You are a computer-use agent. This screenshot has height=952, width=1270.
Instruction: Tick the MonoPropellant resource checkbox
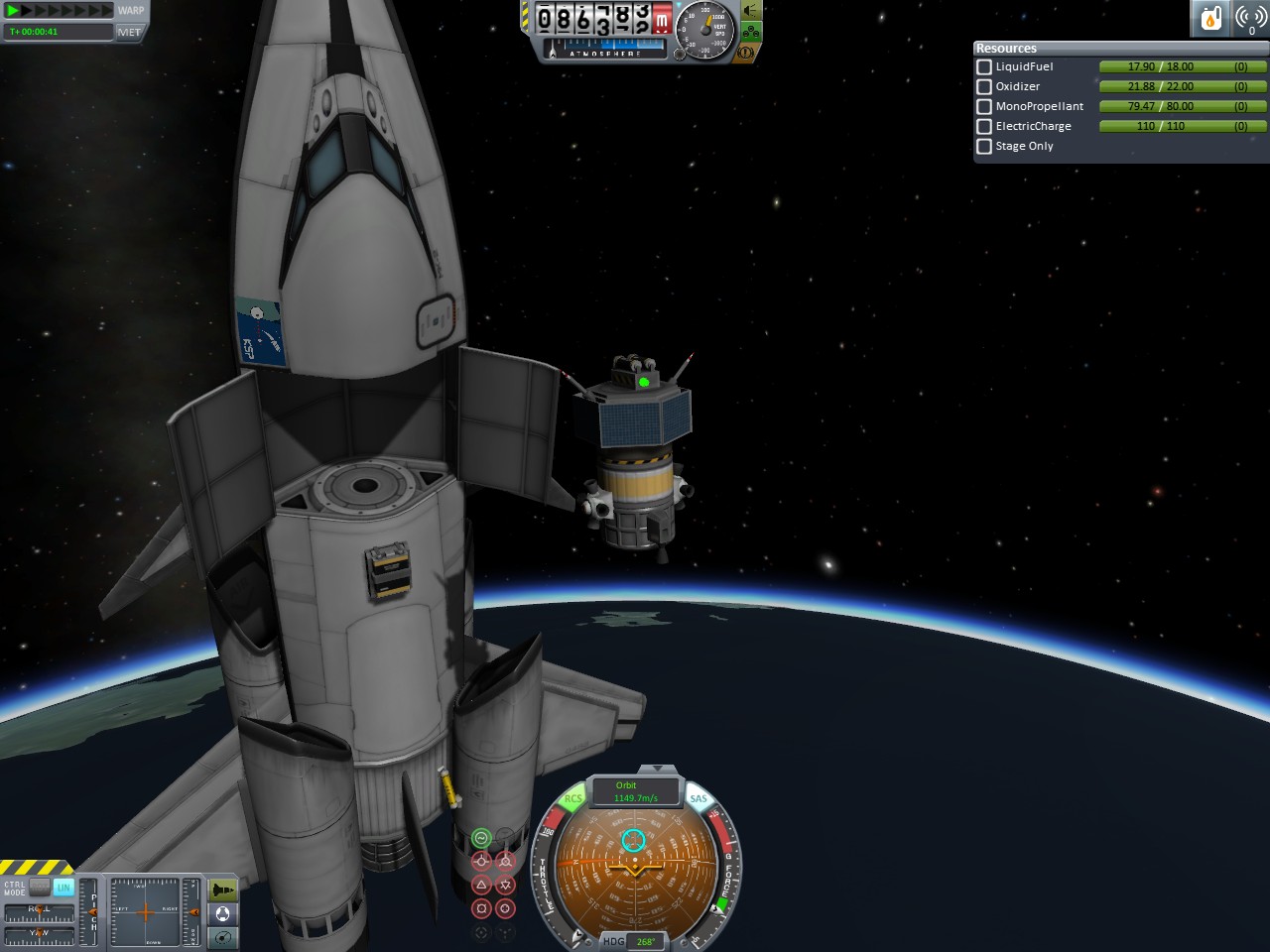click(x=984, y=106)
